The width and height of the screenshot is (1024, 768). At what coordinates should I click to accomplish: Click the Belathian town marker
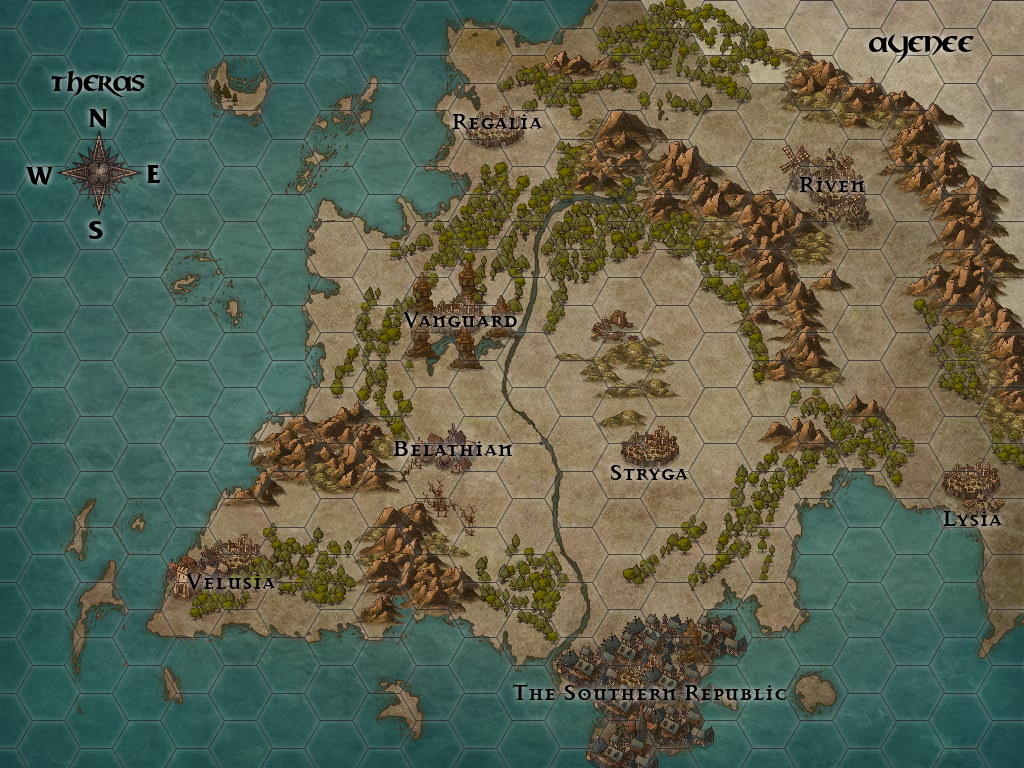[x=455, y=442]
